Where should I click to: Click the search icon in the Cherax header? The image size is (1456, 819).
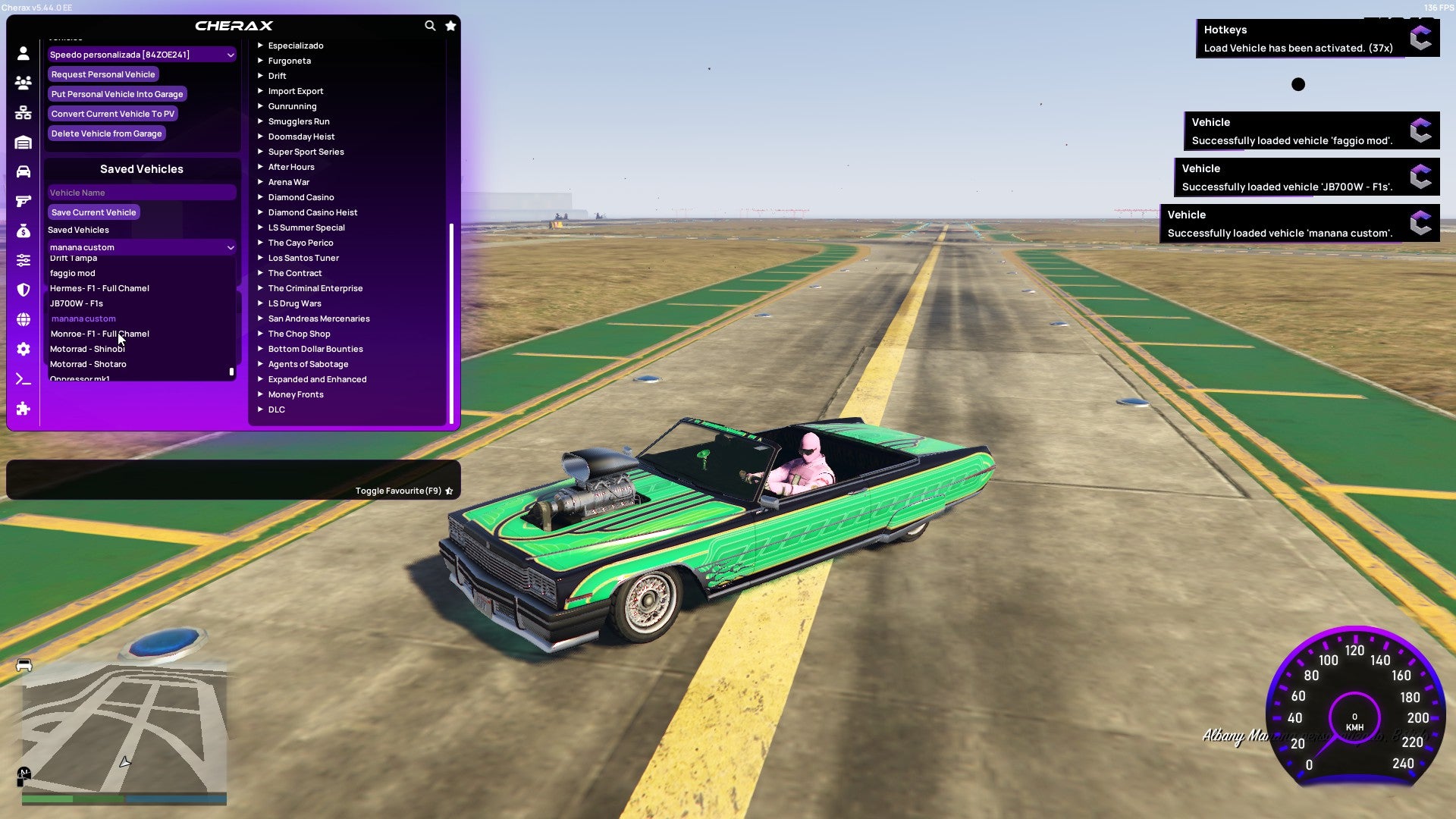tap(429, 25)
